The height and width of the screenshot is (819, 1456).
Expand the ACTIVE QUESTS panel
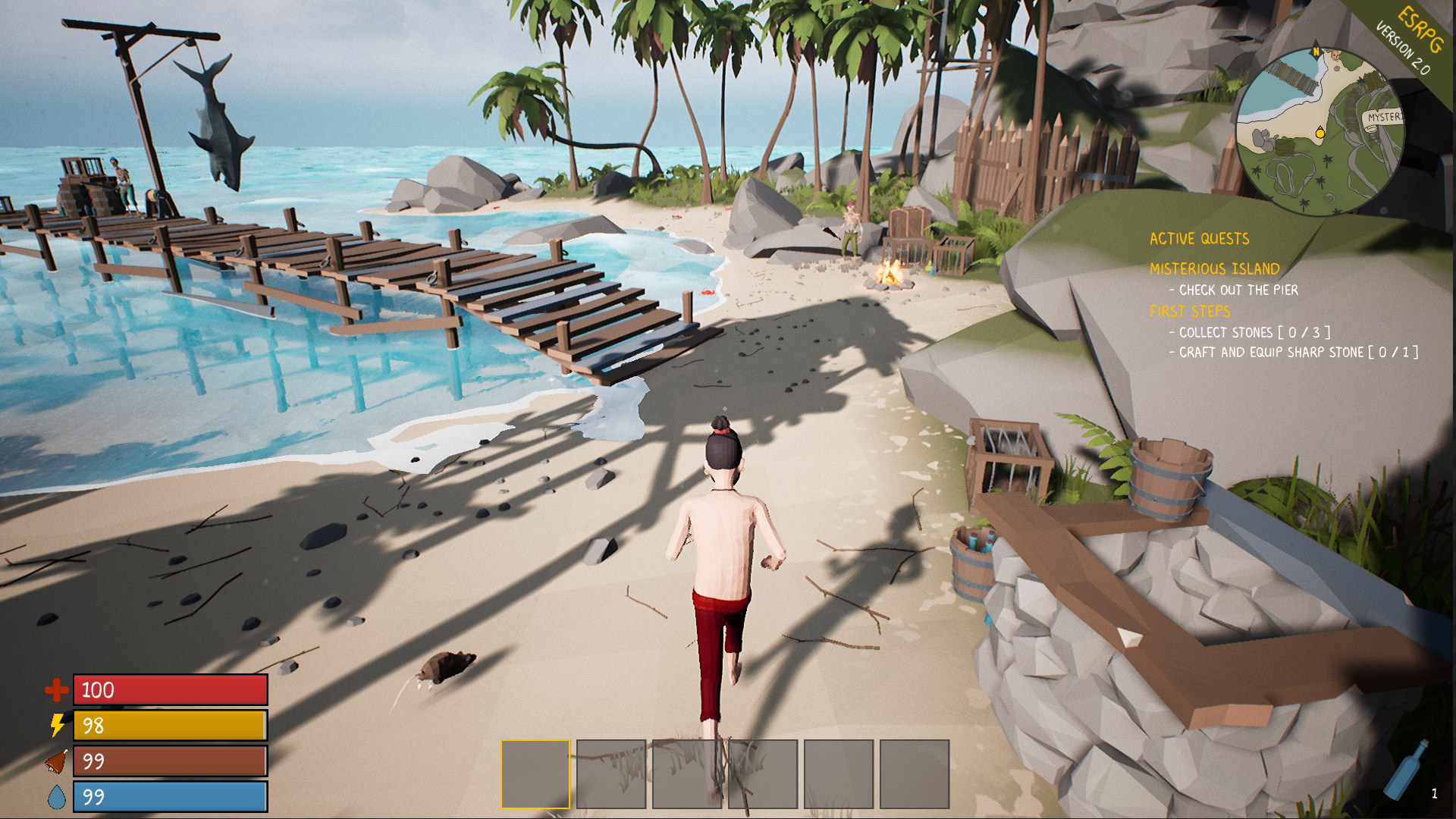pos(1198,239)
